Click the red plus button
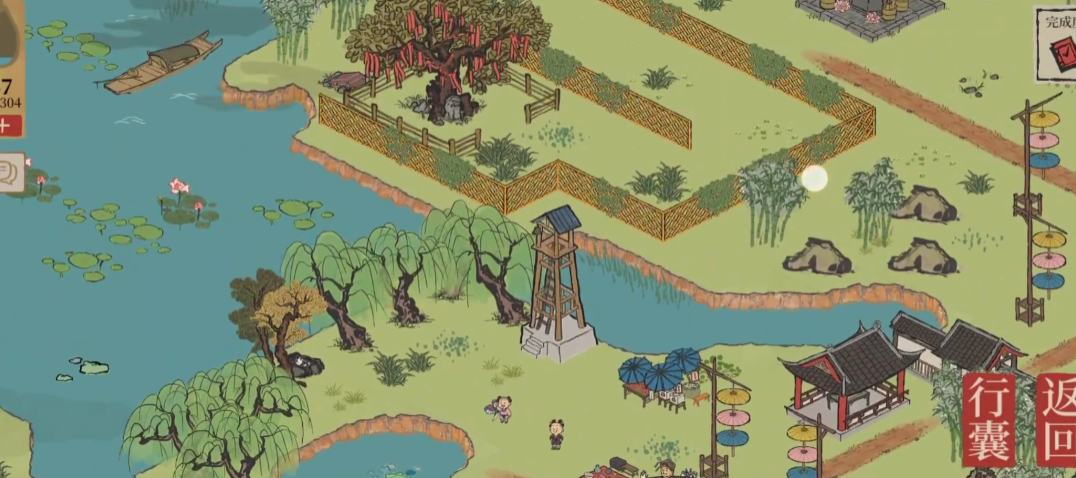This screenshot has width=1076, height=478. coord(9,125)
